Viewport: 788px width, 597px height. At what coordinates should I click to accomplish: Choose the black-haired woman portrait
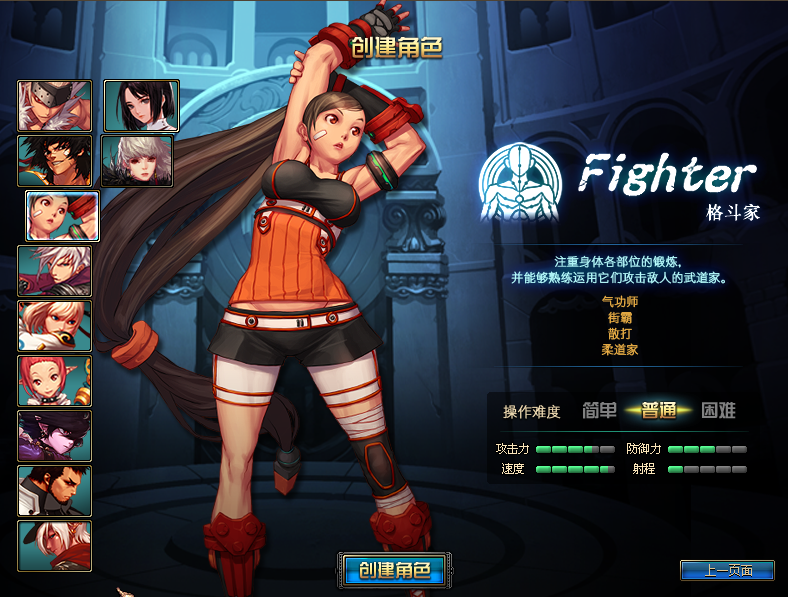click(x=141, y=106)
